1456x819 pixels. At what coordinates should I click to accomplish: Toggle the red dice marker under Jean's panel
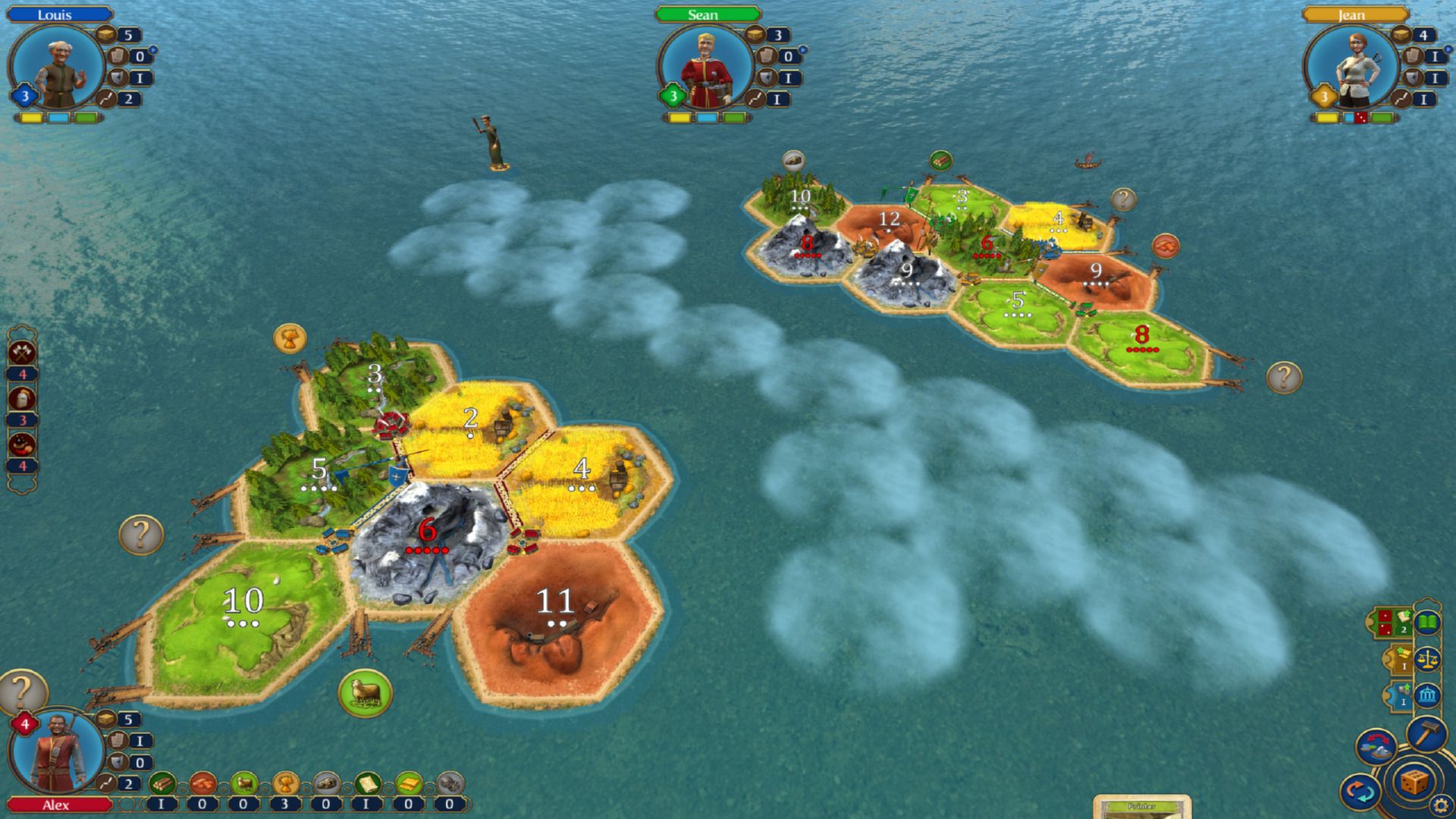(x=1362, y=115)
